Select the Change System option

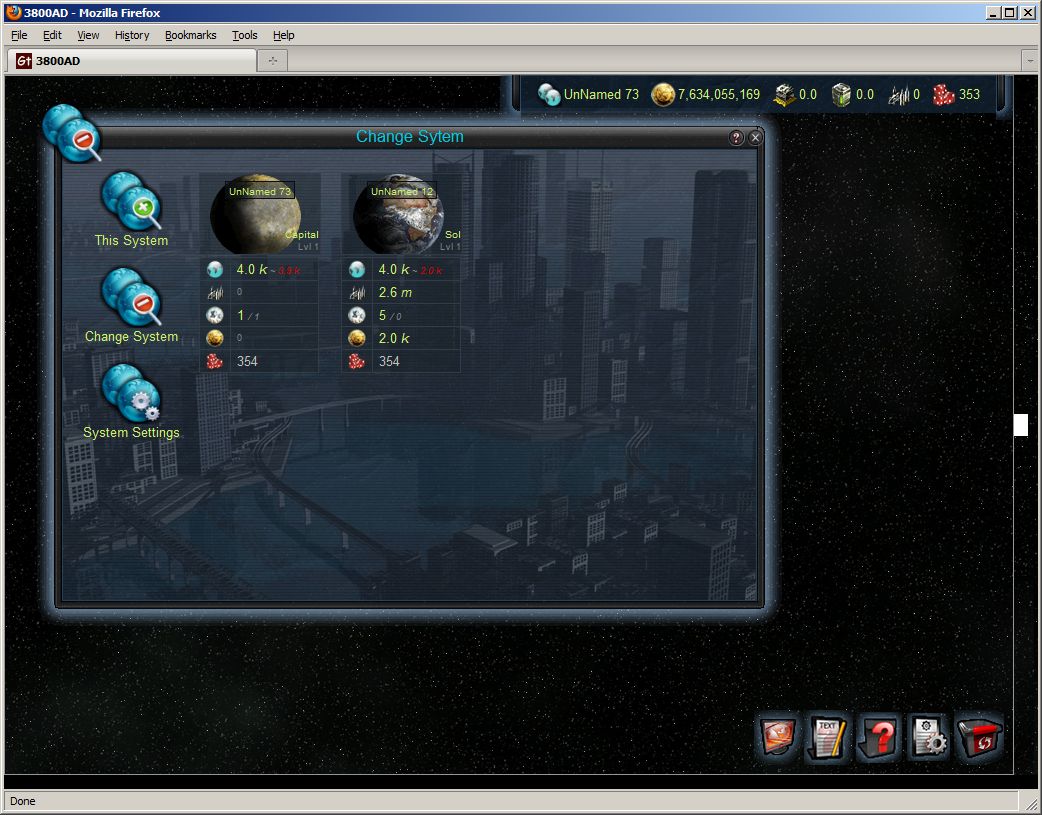pyautogui.click(x=131, y=304)
